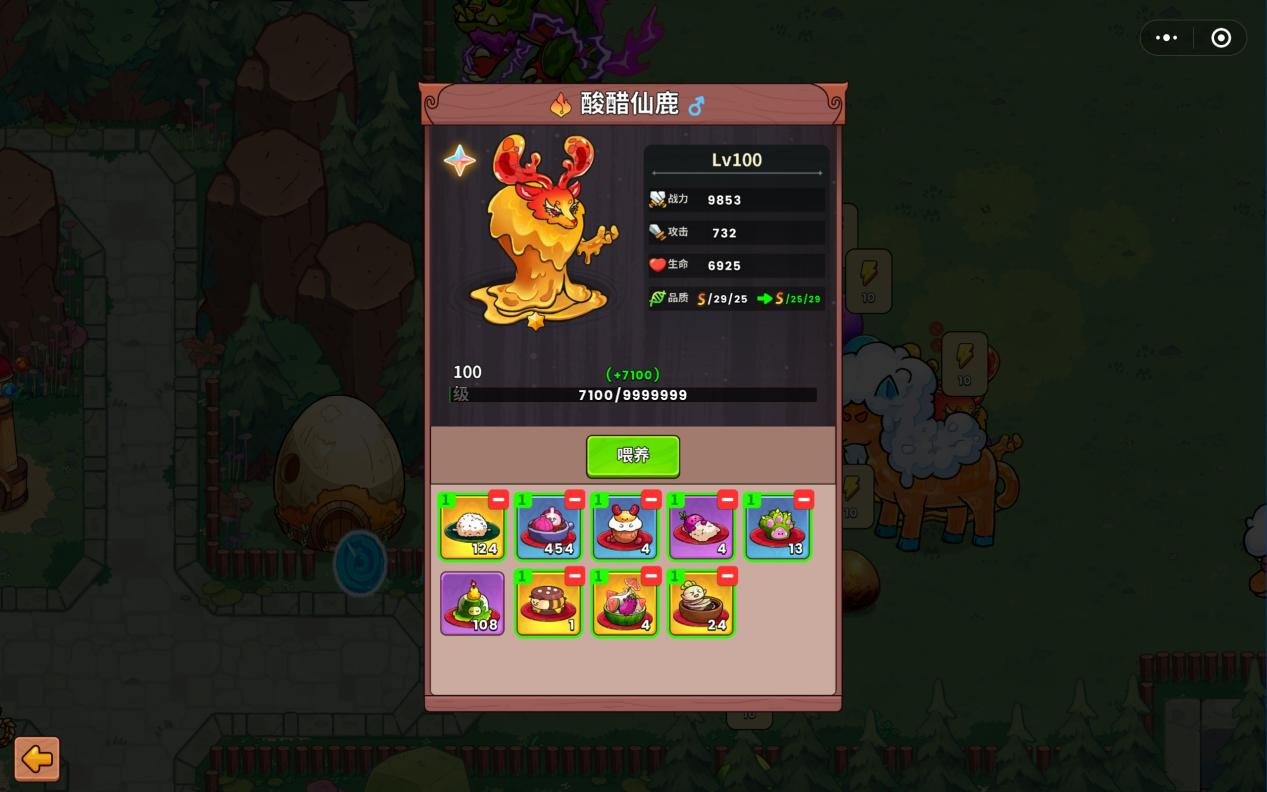Click the four-pointed star icon beside the deer
This screenshot has height=792, width=1267.
click(x=460, y=160)
